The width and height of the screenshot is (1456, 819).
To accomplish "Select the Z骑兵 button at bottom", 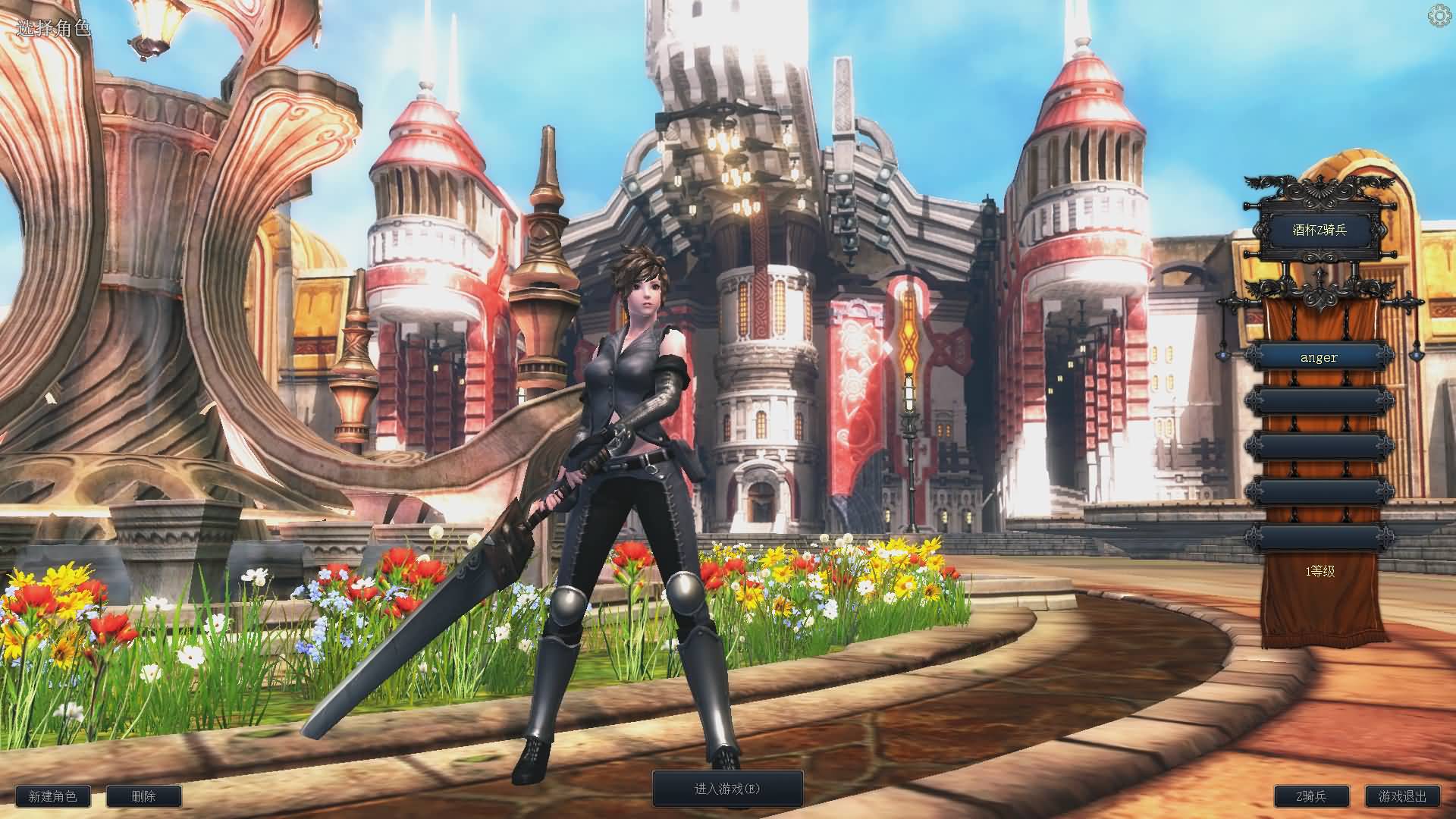I will (x=1311, y=796).
